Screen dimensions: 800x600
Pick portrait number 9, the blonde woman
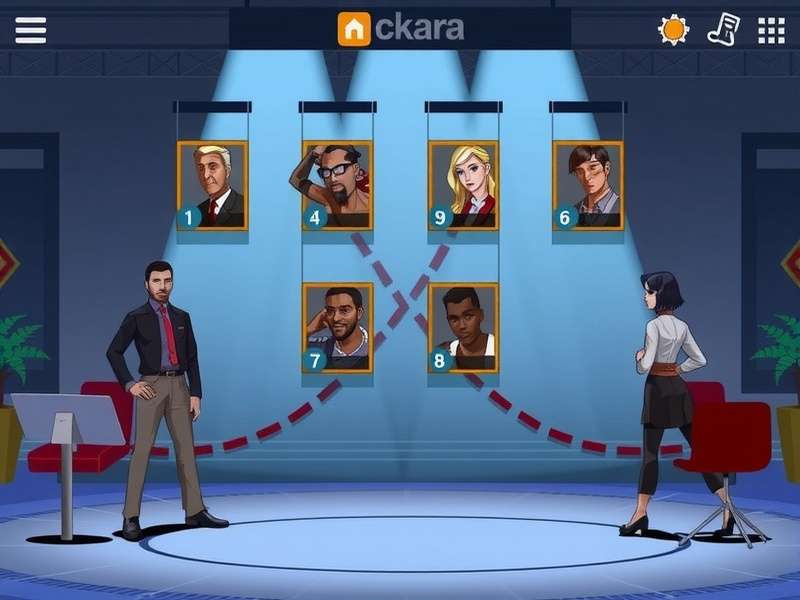point(463,186)
